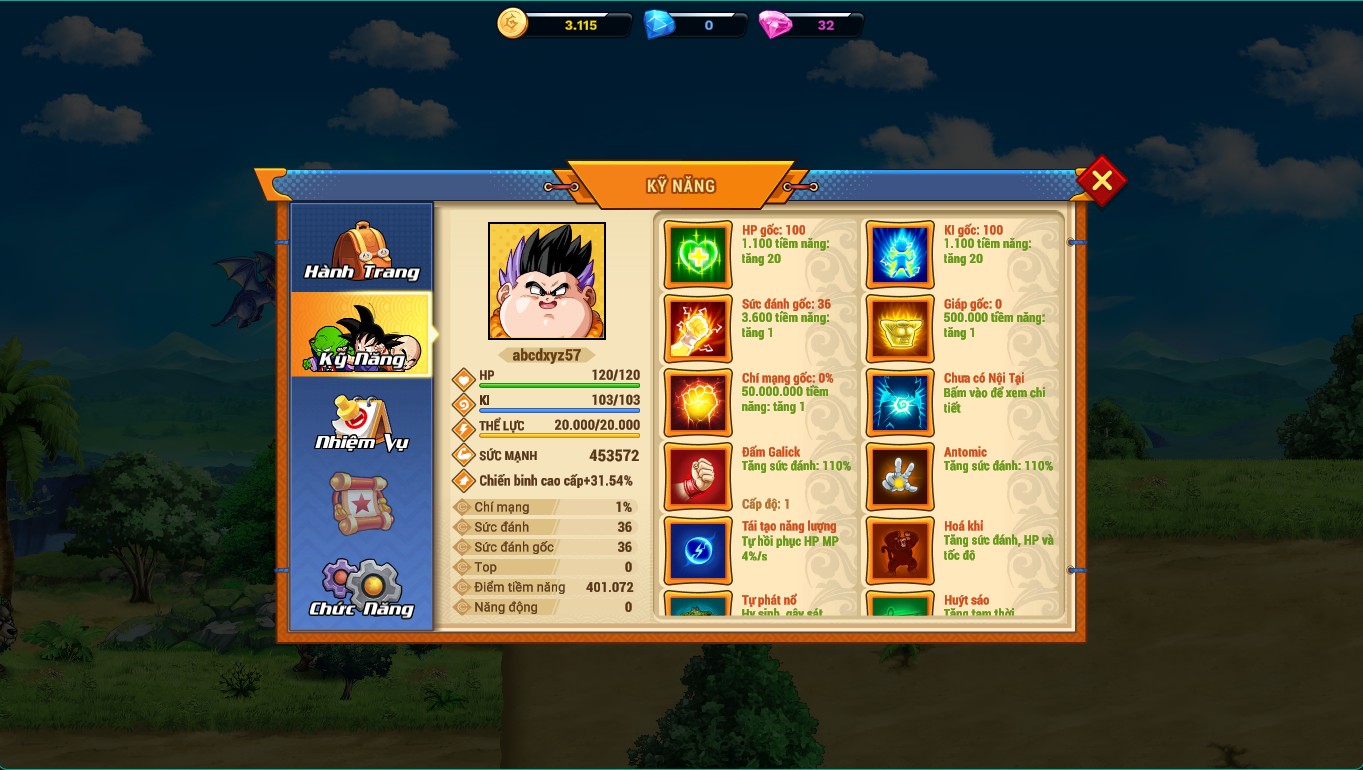Screen dimensions: 1363x770
Task: Boost Chí mạng gốc with glowing fist icon
Action: [x=698, y=403]
